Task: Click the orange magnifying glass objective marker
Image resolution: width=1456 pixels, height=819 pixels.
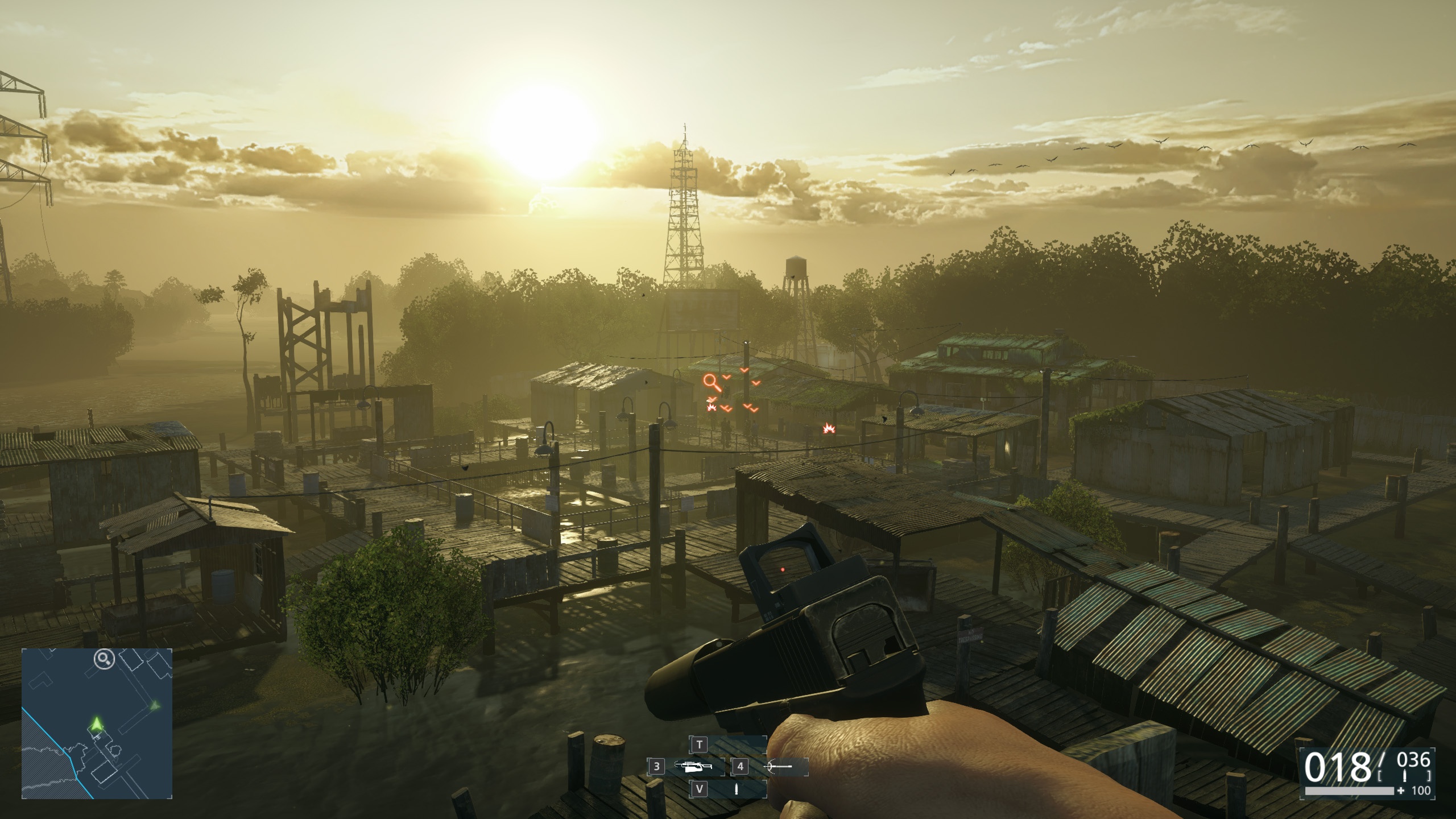Action: [712, 382]
